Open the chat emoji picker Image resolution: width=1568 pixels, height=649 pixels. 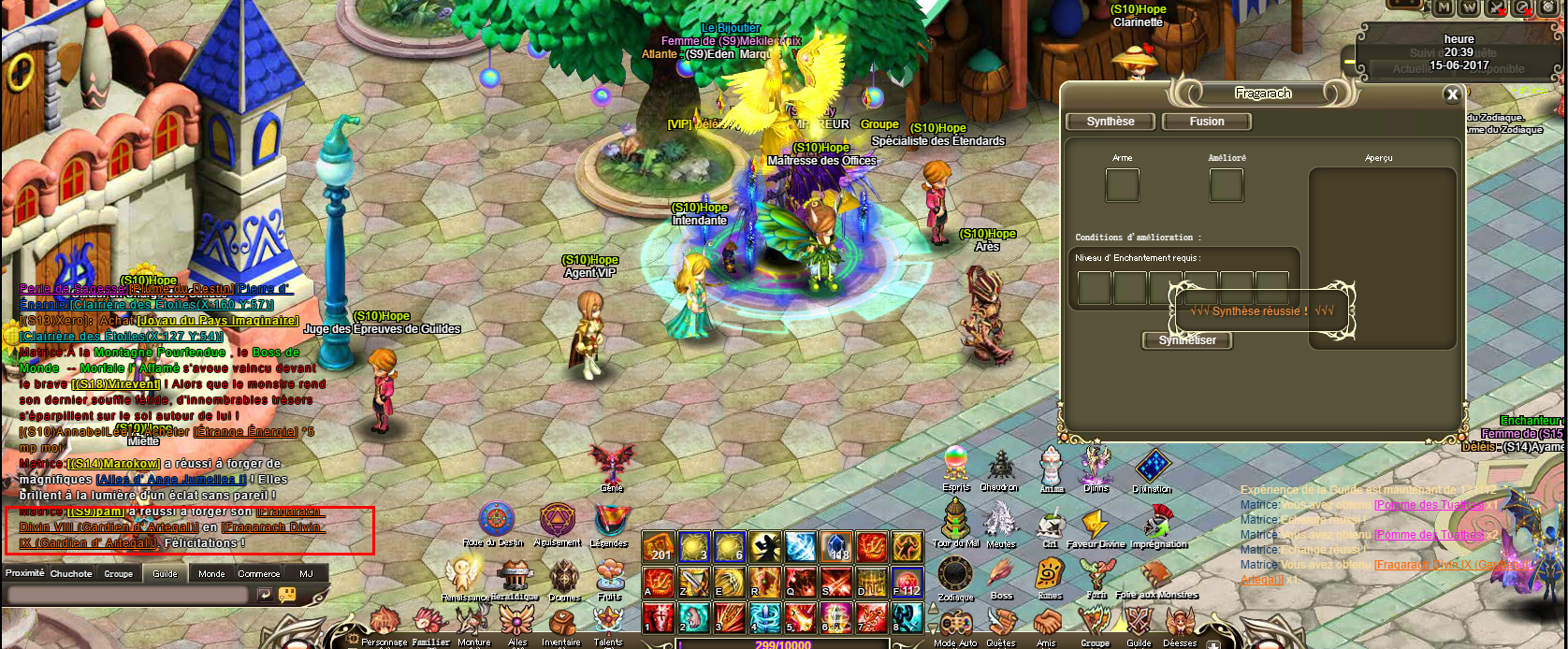click(x=287, y=595)
